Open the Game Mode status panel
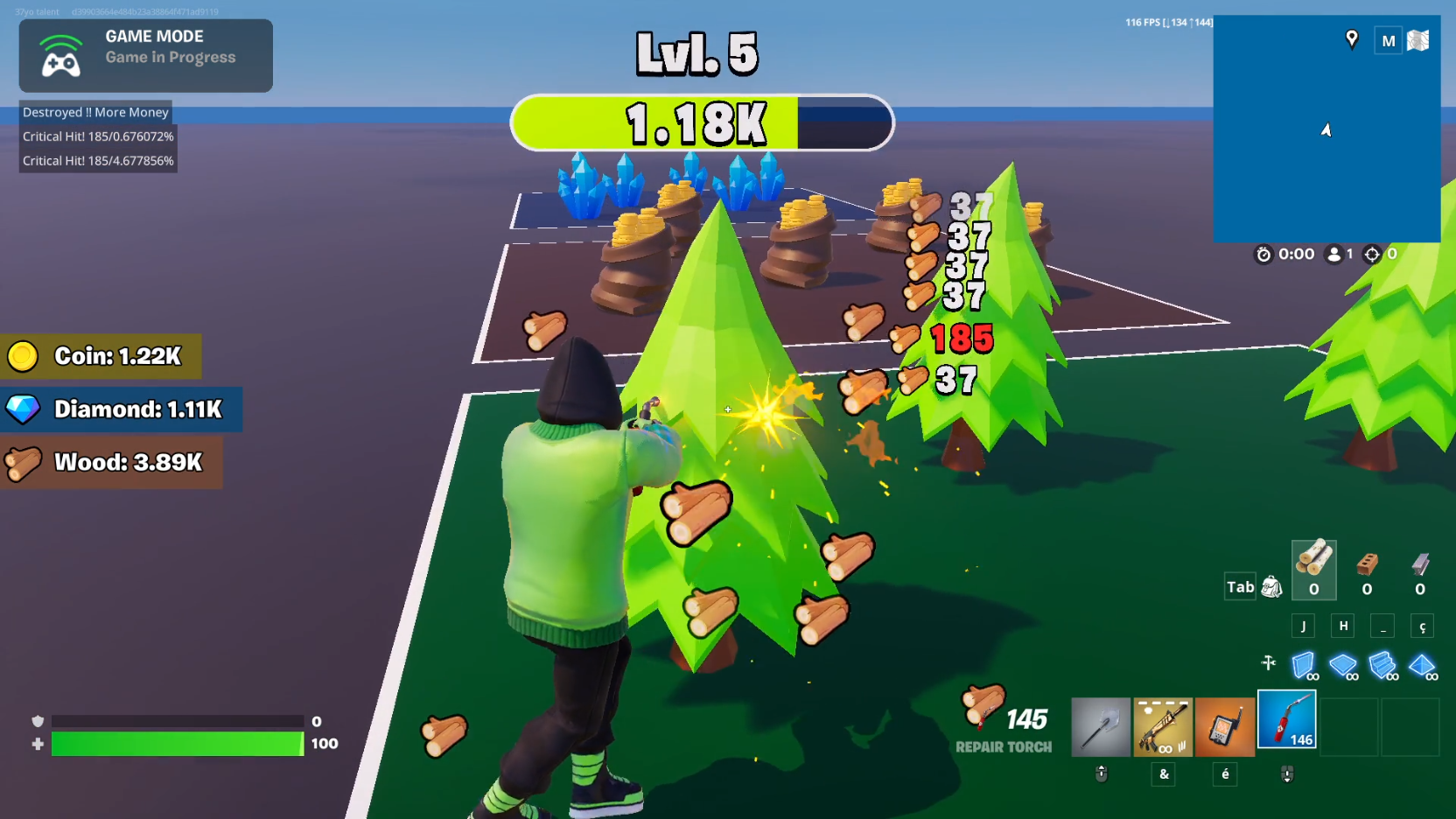This screenshot has width=1456, height=819. pyautogui.click(x=146, y=56)
